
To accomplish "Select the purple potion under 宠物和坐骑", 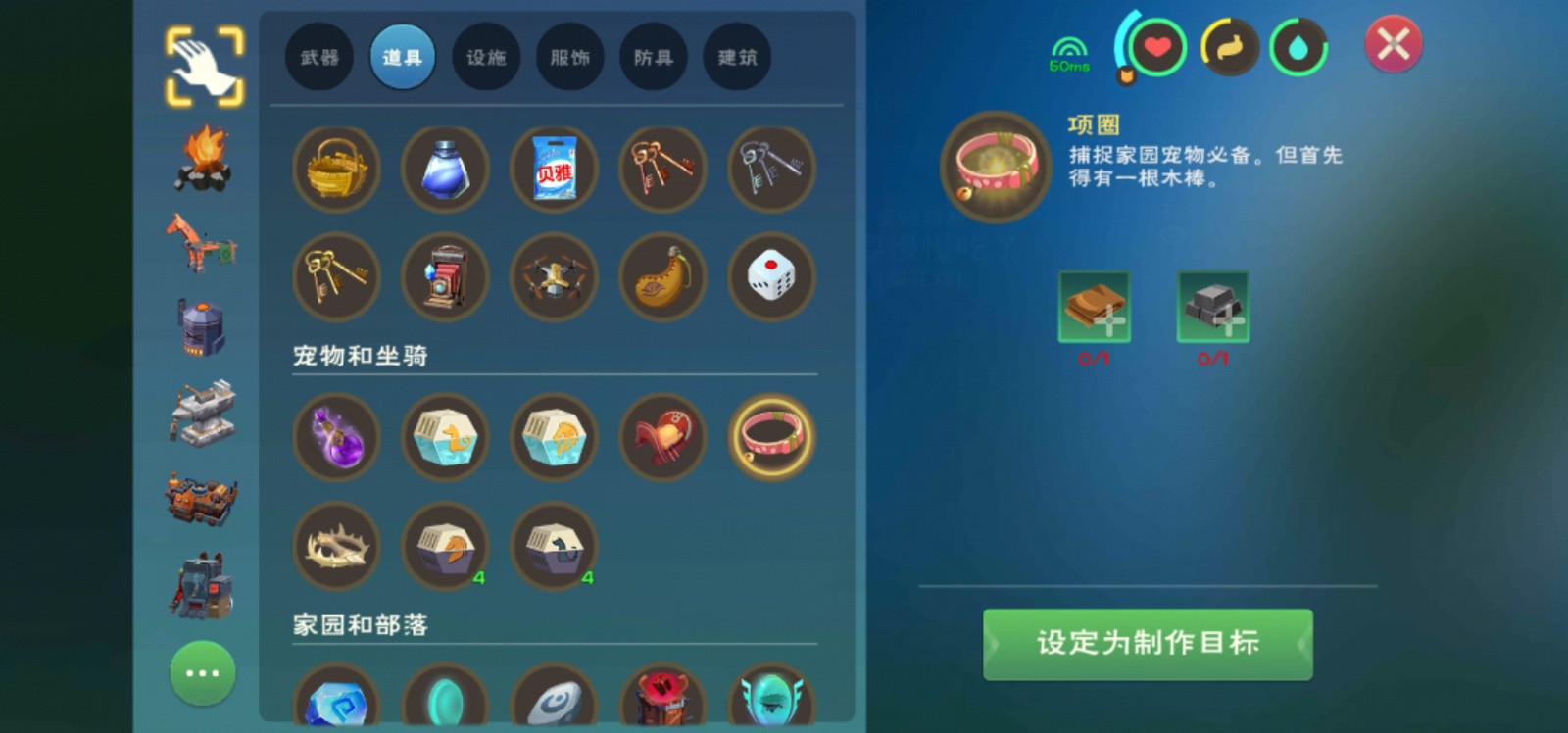I will pyautogui.click(x=336, y=438).
